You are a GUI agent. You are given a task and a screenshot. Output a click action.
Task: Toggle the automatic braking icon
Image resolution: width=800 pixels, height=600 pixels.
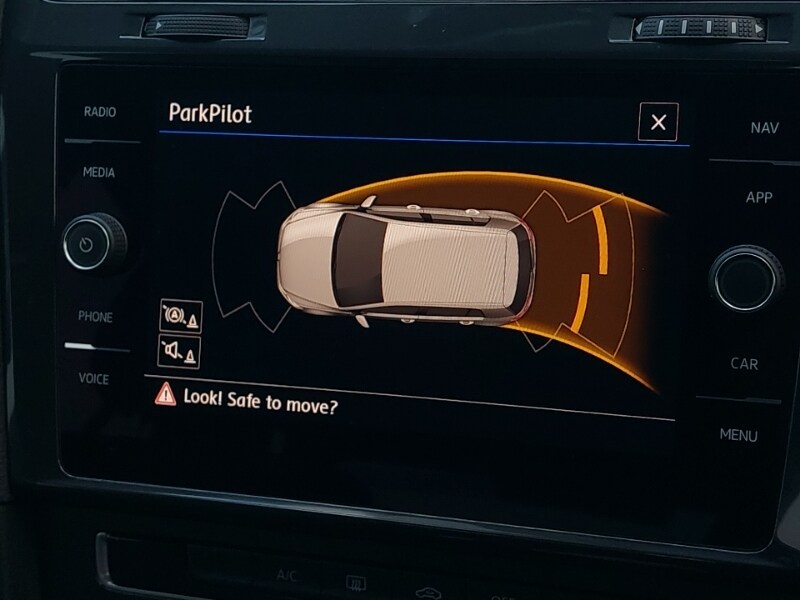180,316
